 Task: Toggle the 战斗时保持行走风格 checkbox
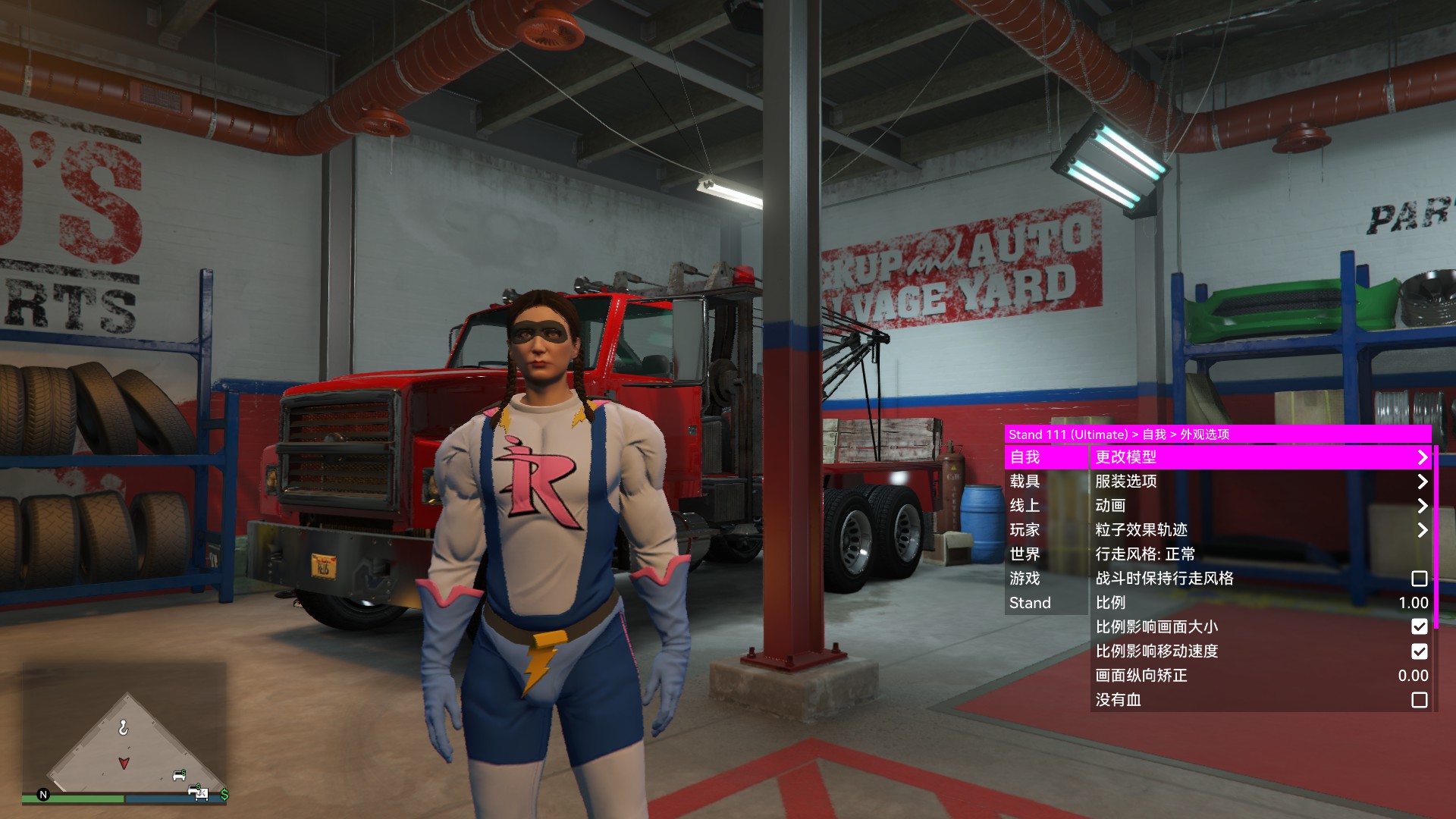point(1419,579)
